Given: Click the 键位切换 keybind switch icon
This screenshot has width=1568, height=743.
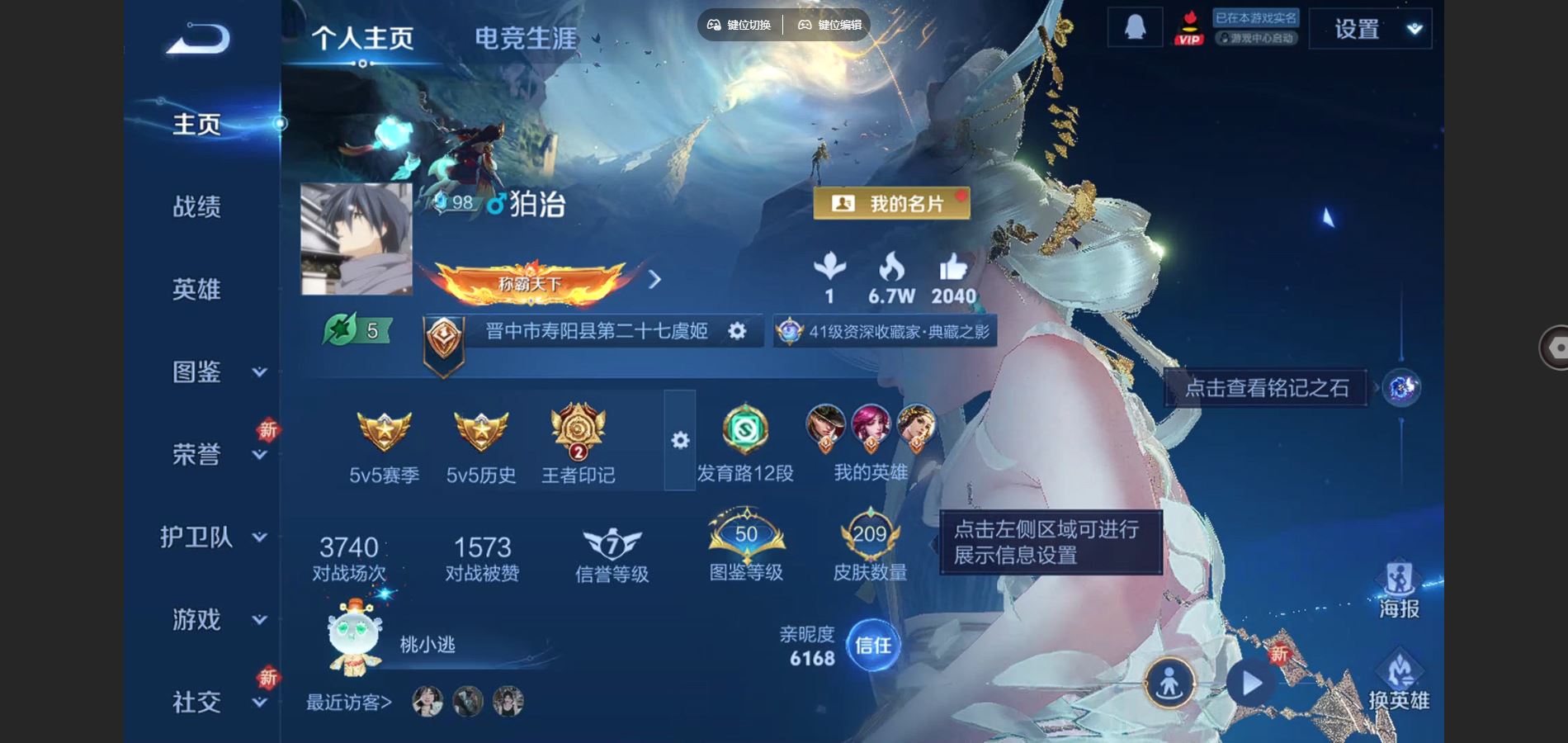Looking at the screenshot, I should click(x=713, y=25).
